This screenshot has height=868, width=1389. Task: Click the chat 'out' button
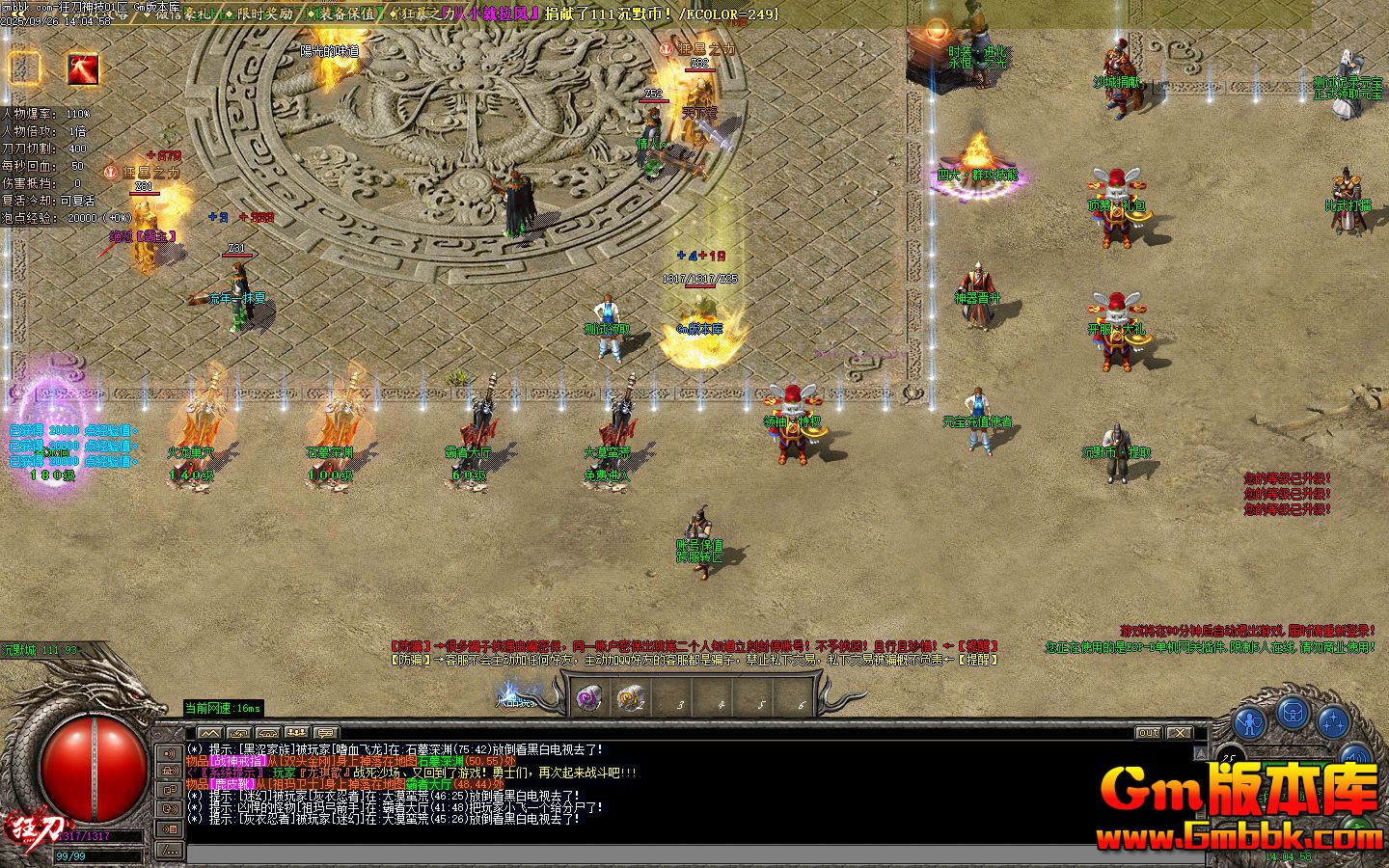pyautogui.click(x=1148, y=733)
